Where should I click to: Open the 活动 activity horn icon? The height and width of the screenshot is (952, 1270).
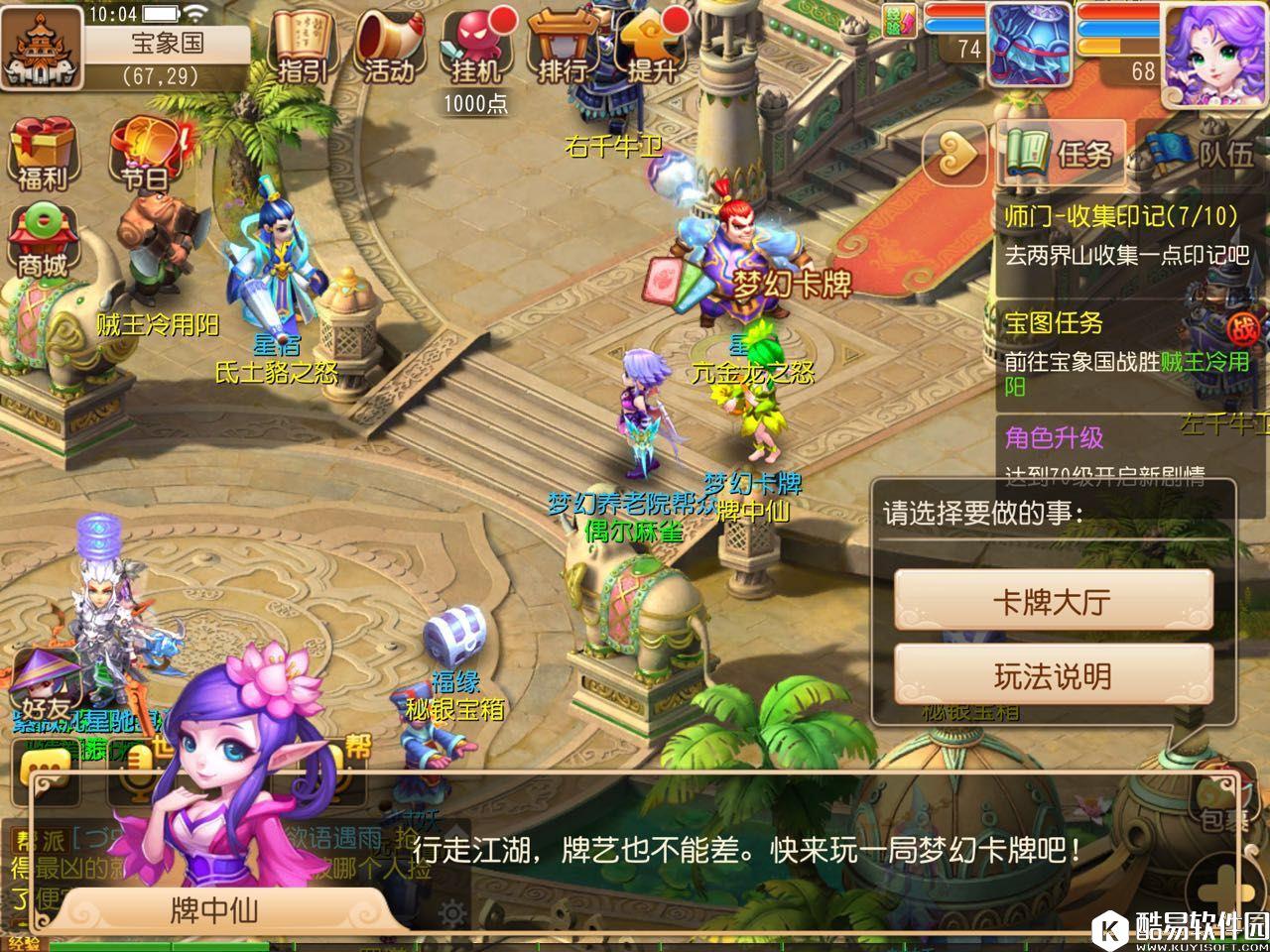coord(390,47)
